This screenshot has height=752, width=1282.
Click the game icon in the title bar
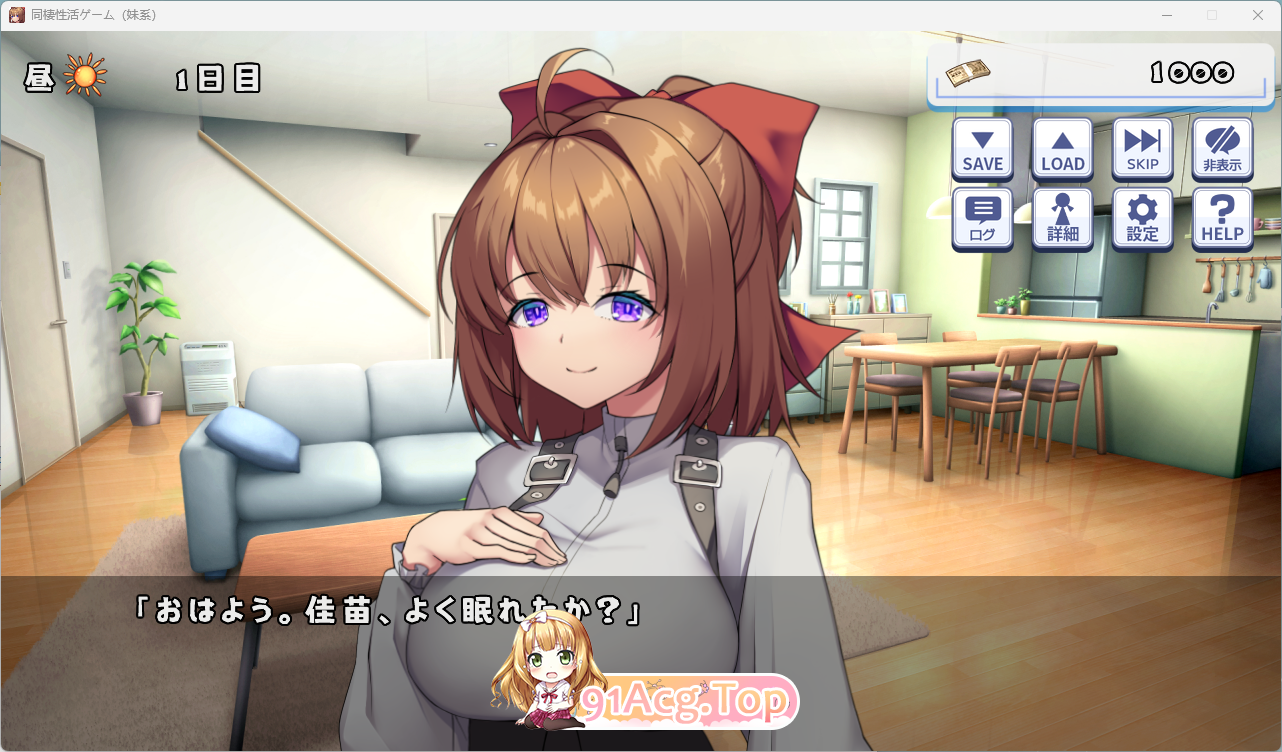15,14
